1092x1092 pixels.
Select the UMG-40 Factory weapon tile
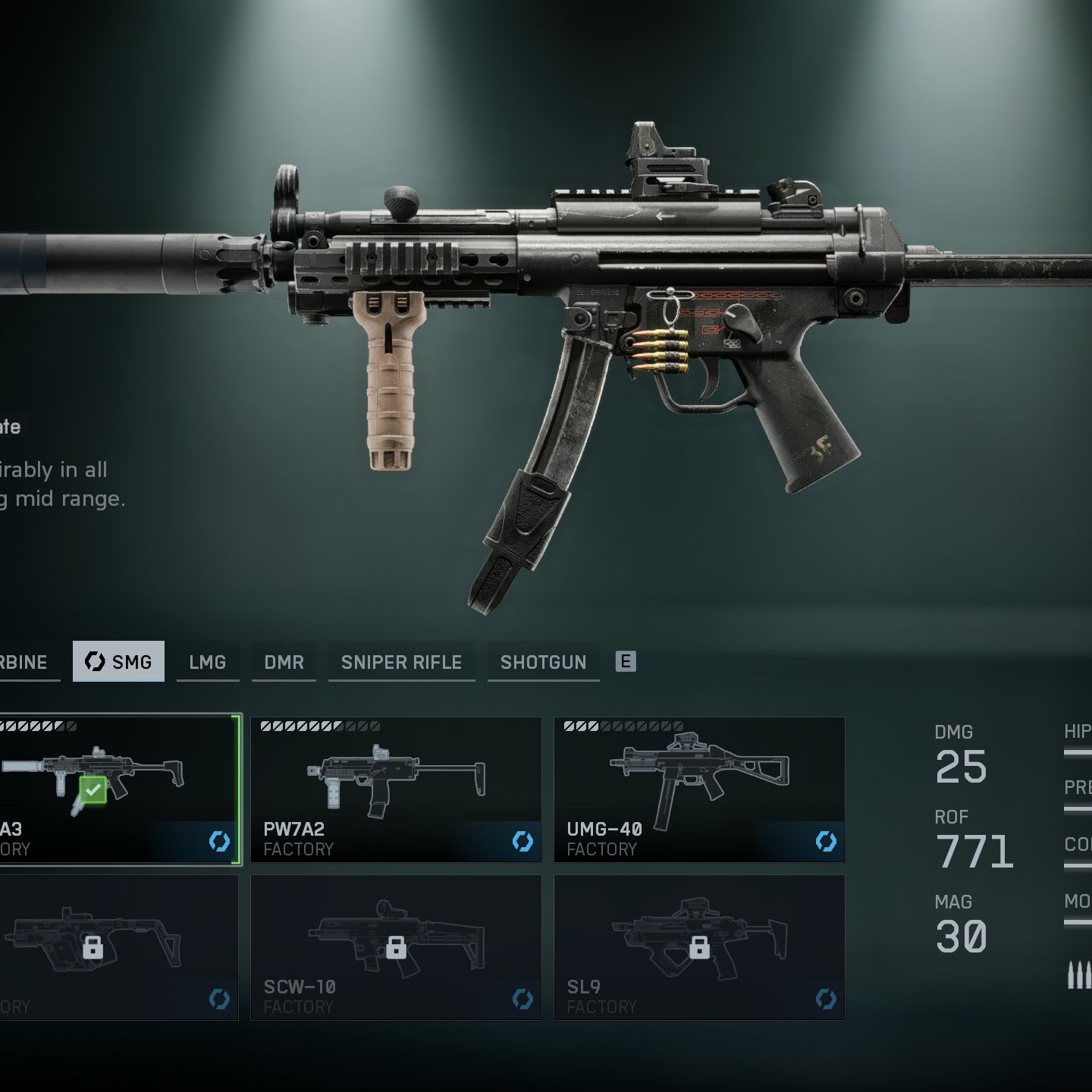coord(699,789)
